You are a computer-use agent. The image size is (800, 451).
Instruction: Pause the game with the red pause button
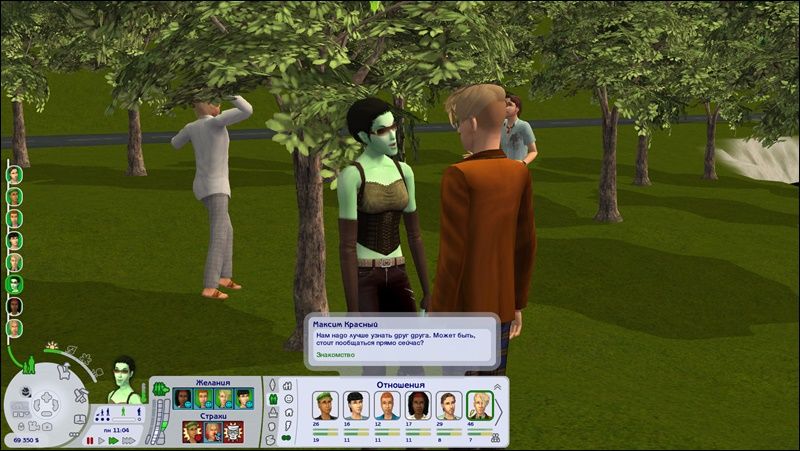89,440
